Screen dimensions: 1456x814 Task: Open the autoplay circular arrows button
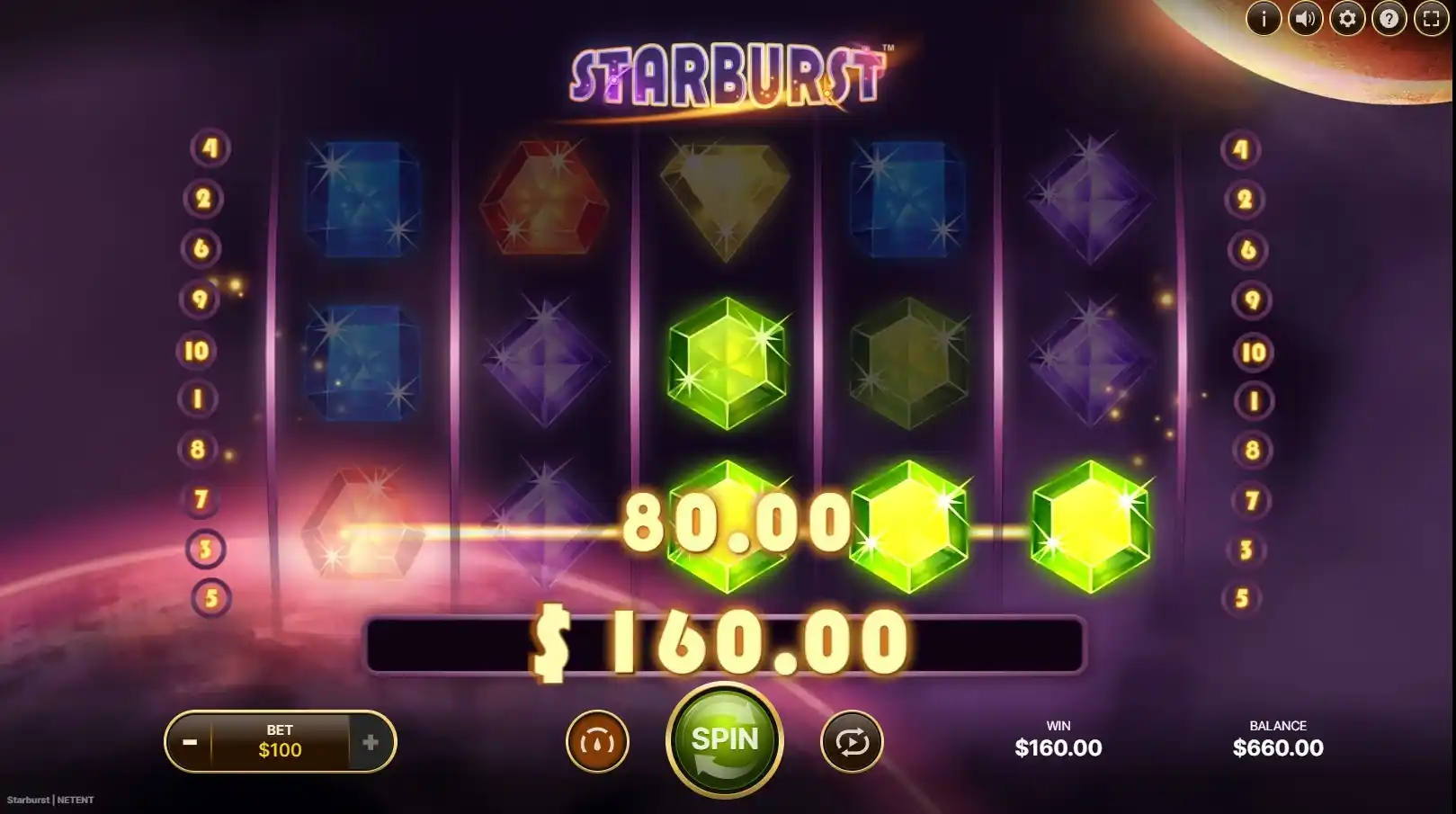[x=851, y=742]
